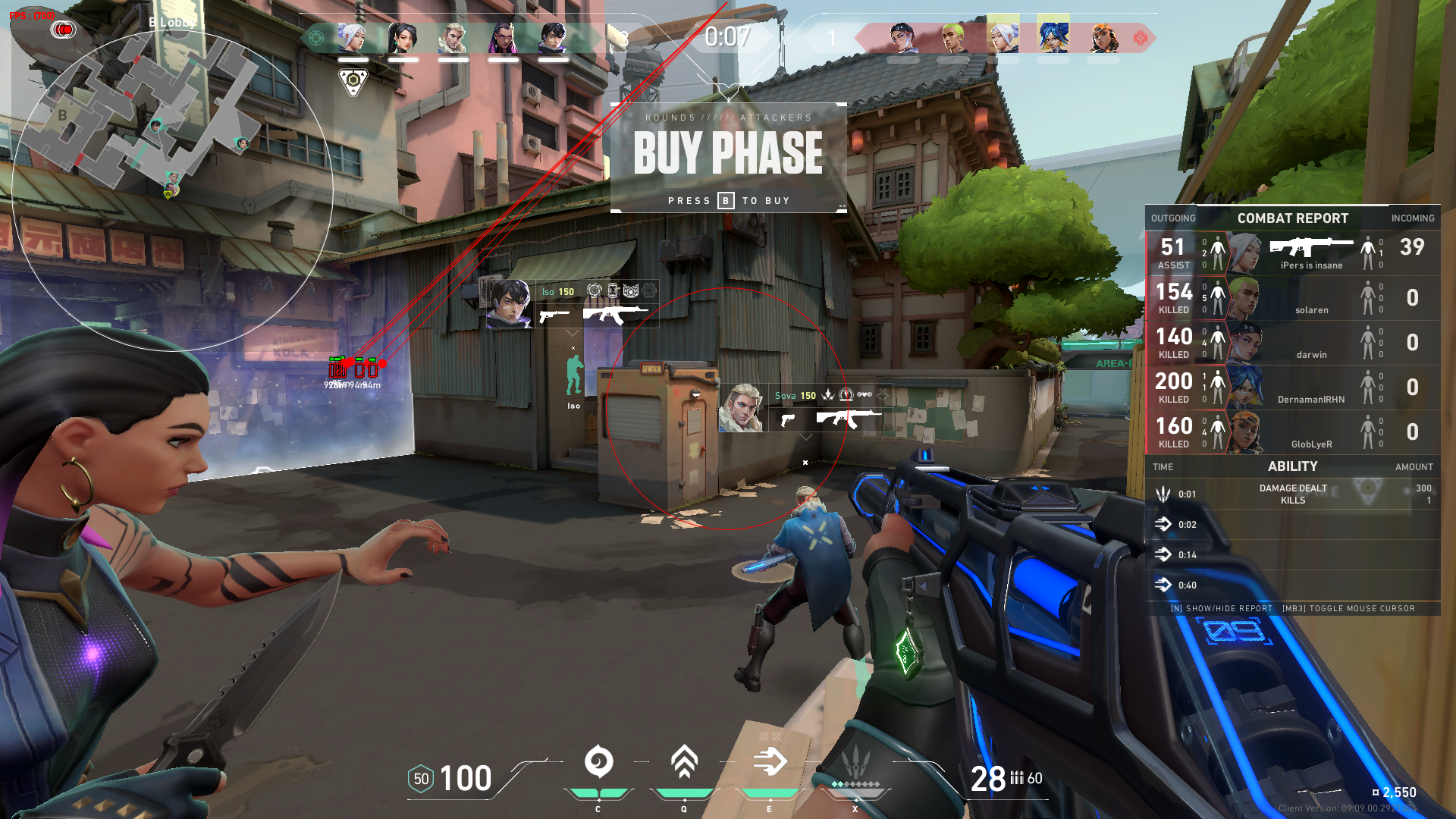
Task: Select the ability entry at 0:01
Action: point(1292,494)
